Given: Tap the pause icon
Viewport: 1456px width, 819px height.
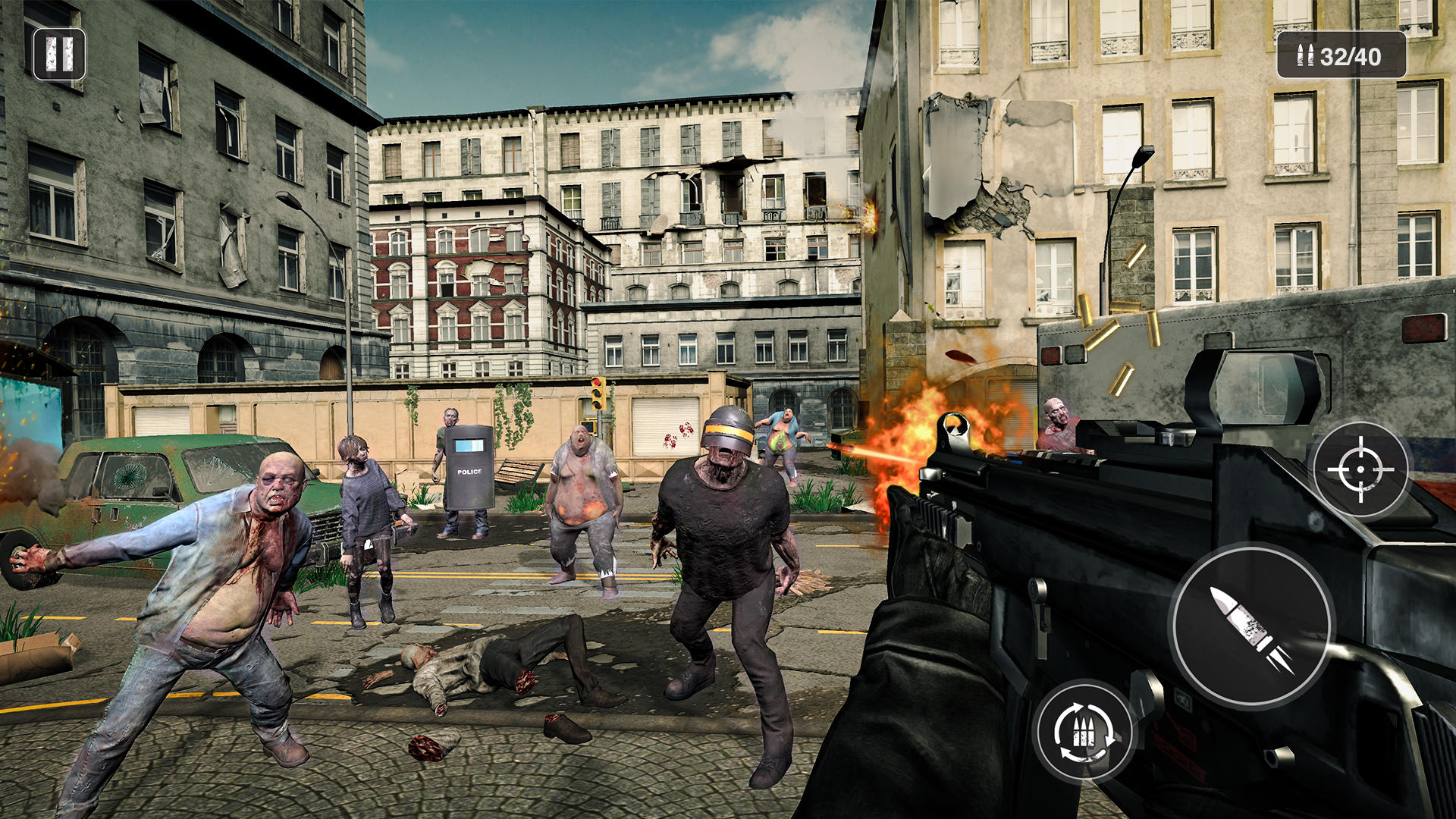Looking at the screenshot, I should 61,55.
